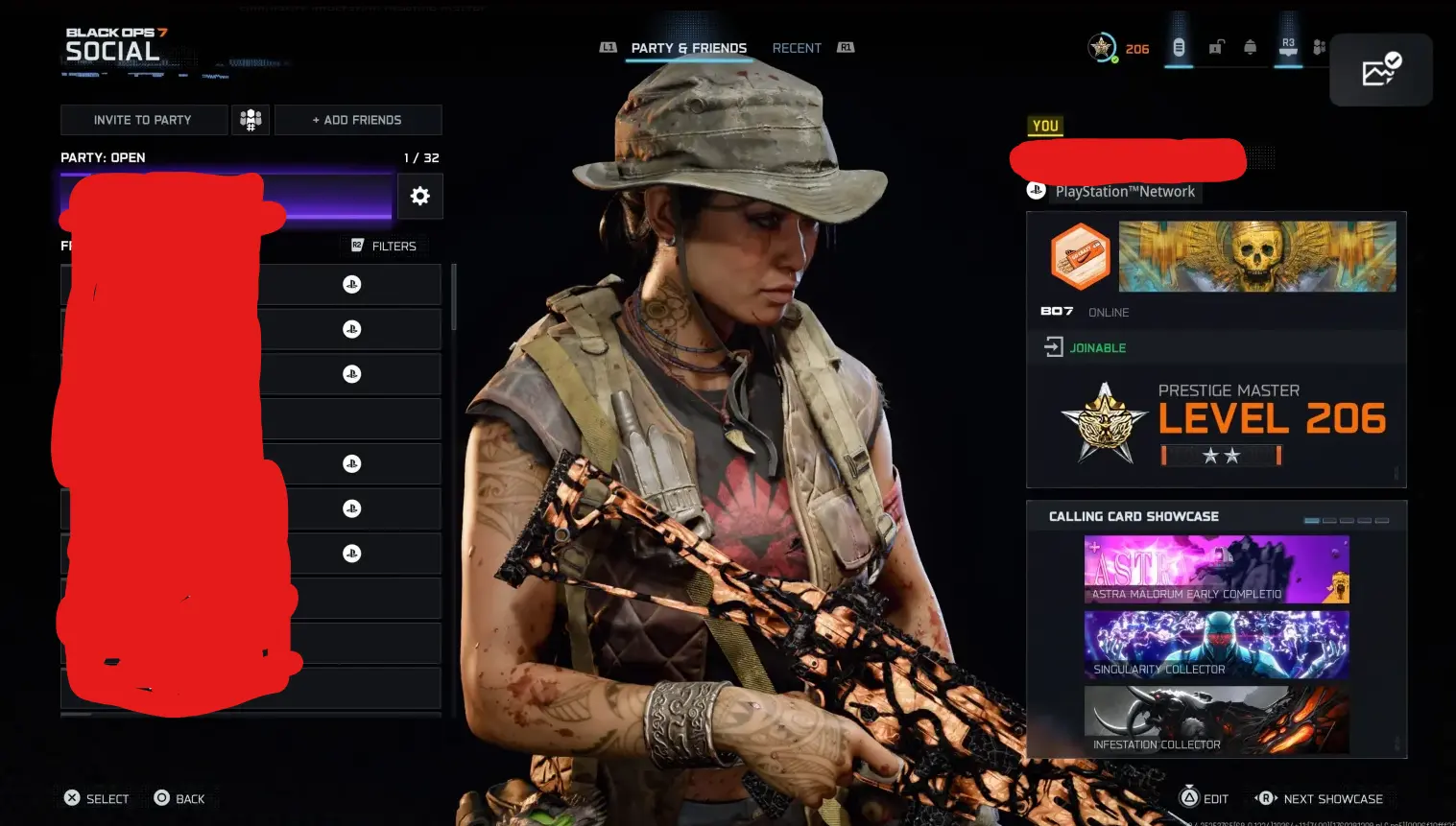Select the Singularity Collector calling card
1456x826 pixels.
(x=1216, y=645)
